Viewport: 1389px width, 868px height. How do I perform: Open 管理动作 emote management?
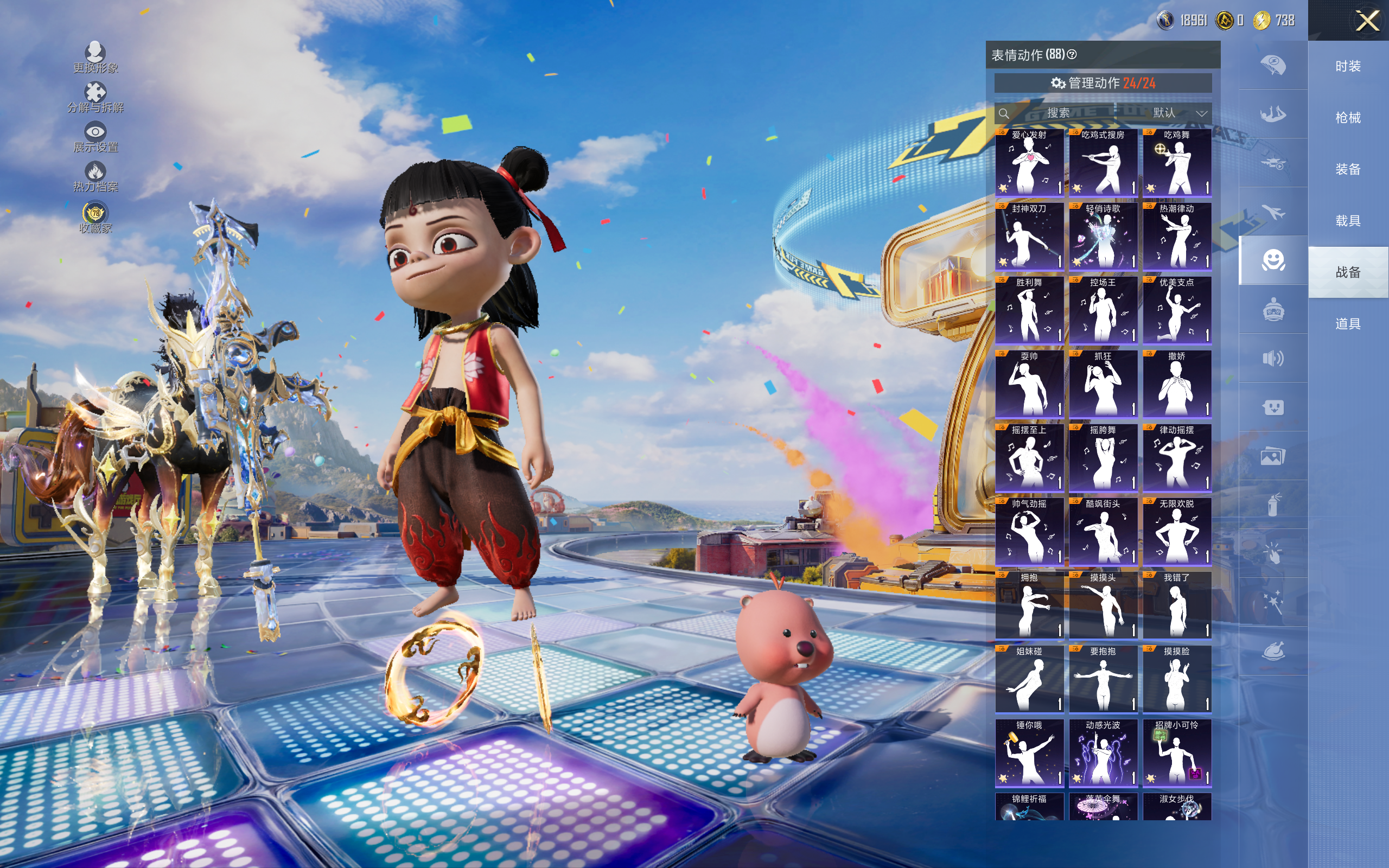click(1103, 83)
